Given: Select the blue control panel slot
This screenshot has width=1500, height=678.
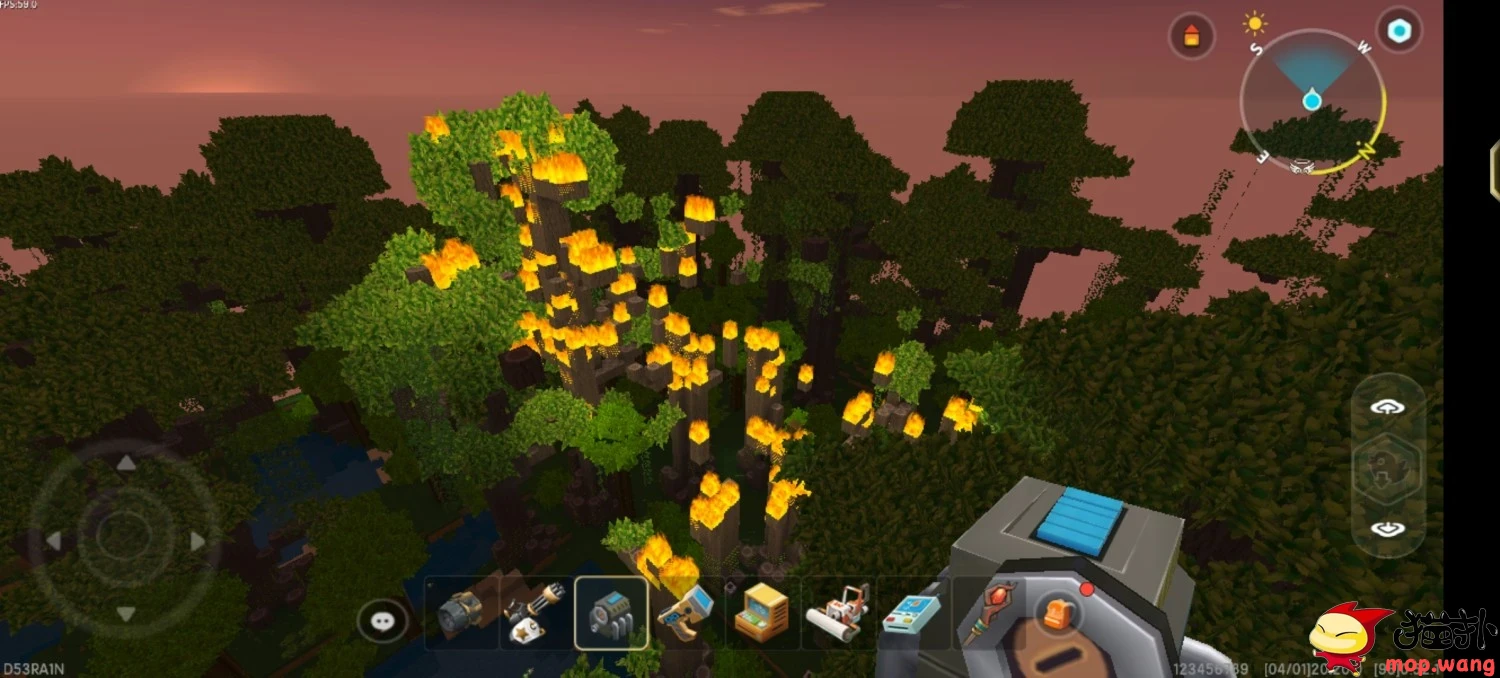Looking at the screenshot, I should (910, 613).
